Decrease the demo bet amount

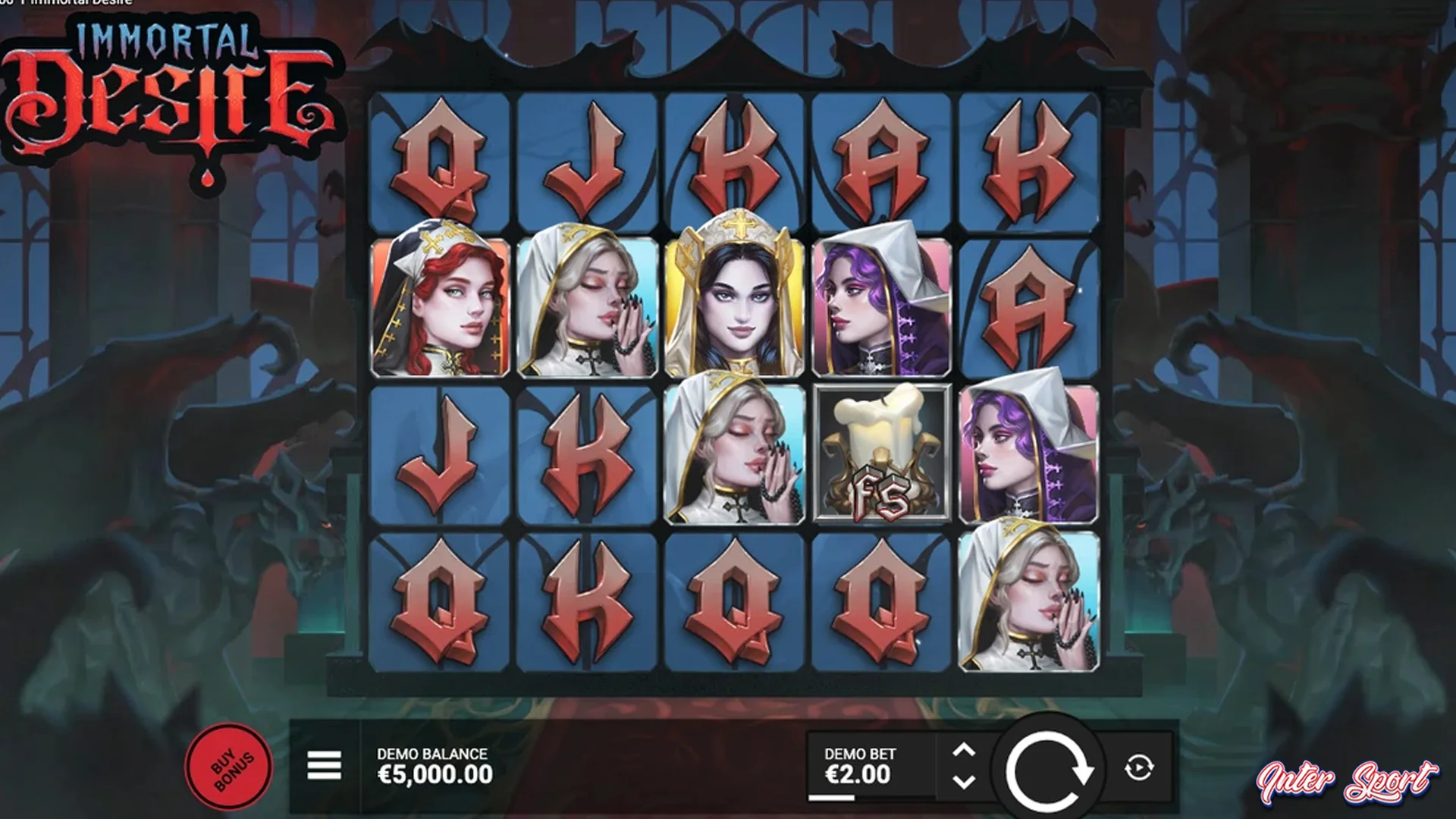(x=963, y=782)
